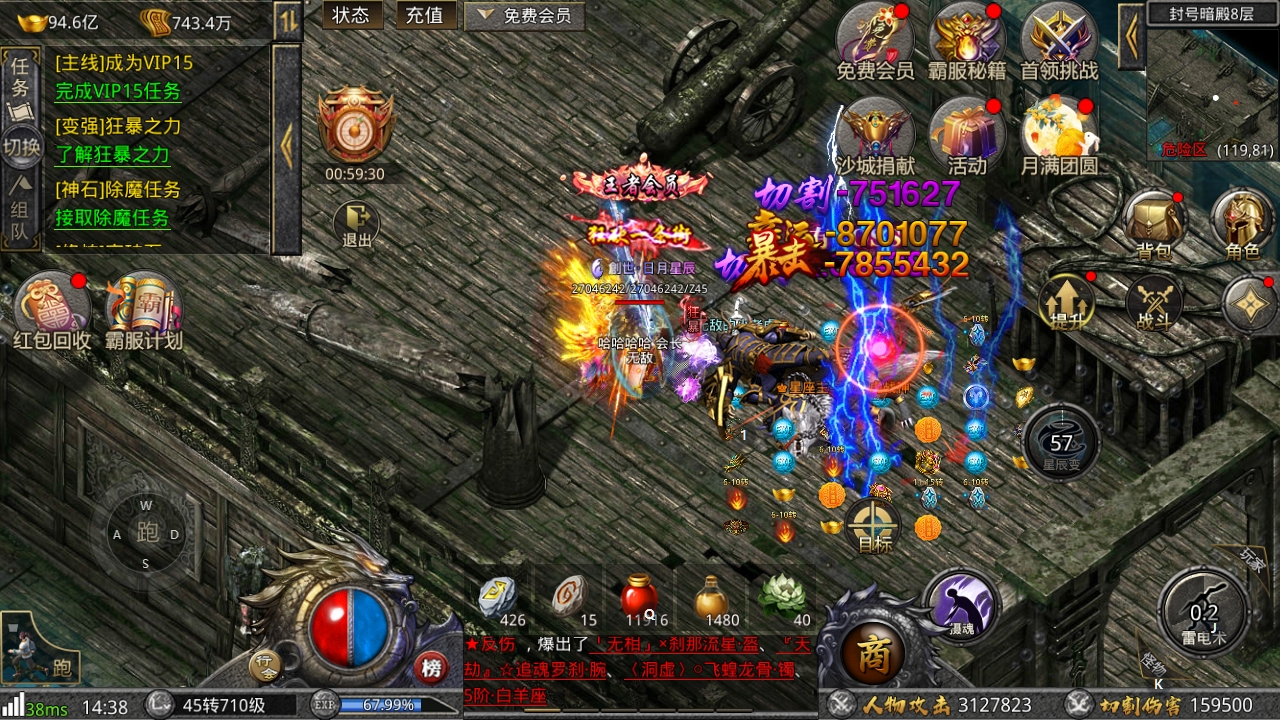Expand the 免费会员 dropdown
1280x720 pixels.
[524, 15]
